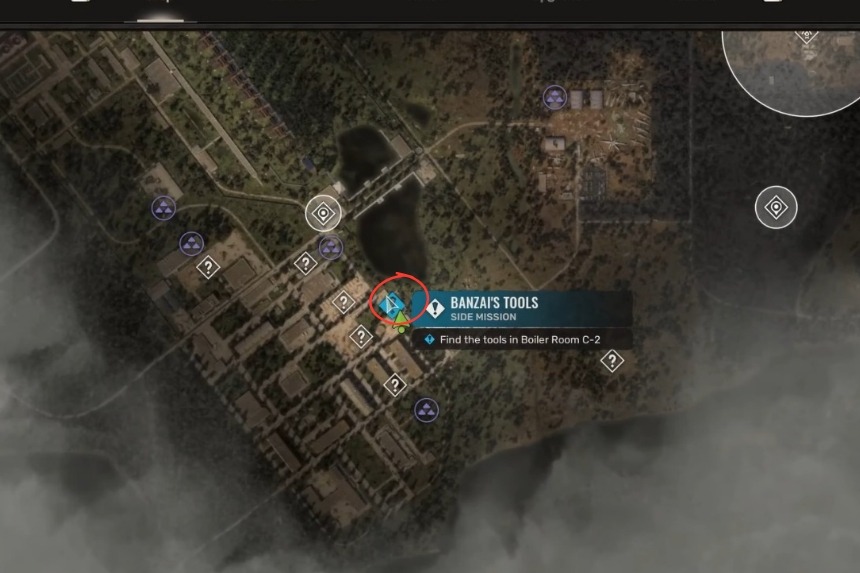Choose the ringed location marker in the eastern forest

(776, 207)
